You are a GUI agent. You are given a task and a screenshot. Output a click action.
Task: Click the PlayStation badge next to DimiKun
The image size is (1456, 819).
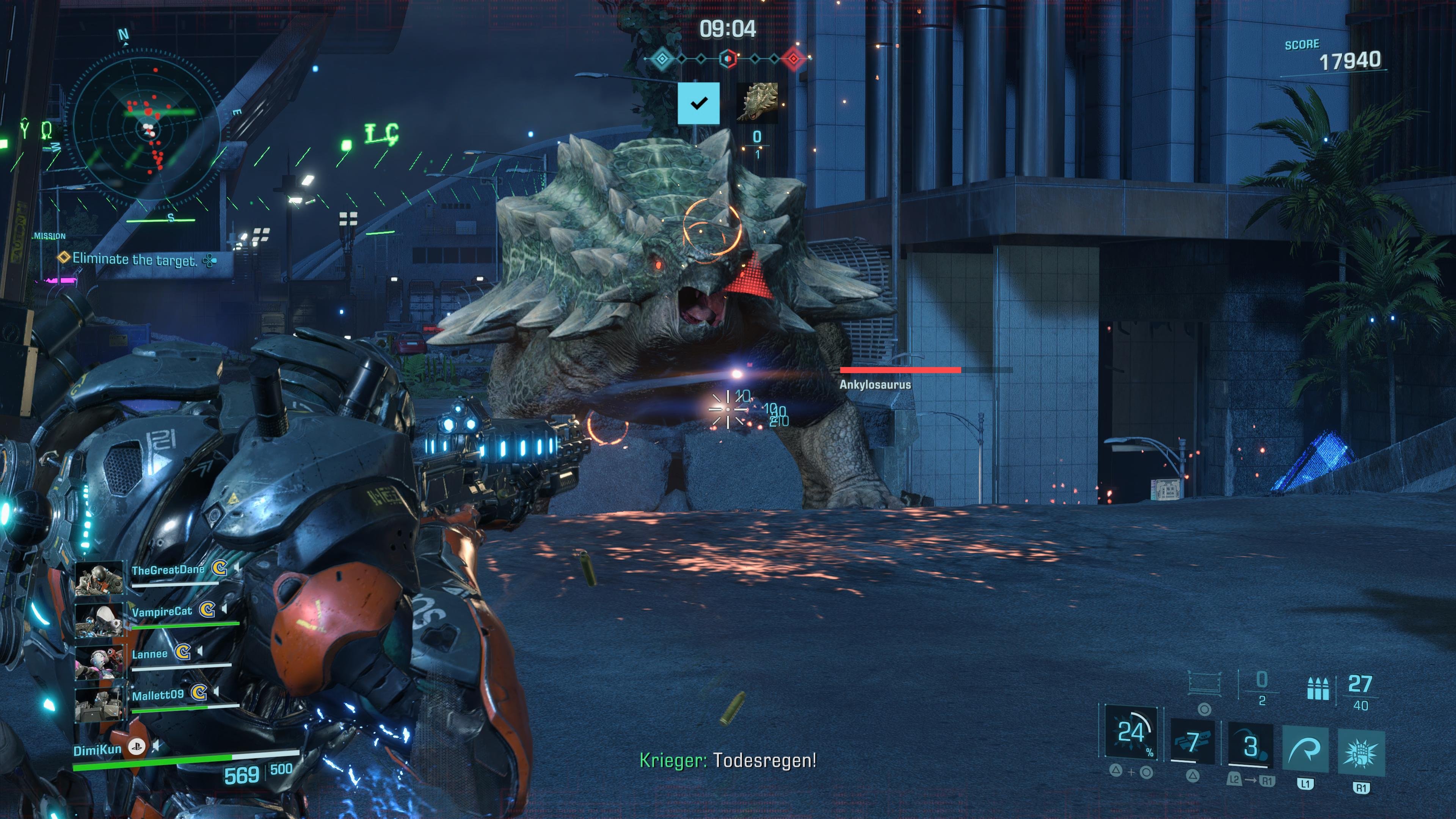coord(136,747)
